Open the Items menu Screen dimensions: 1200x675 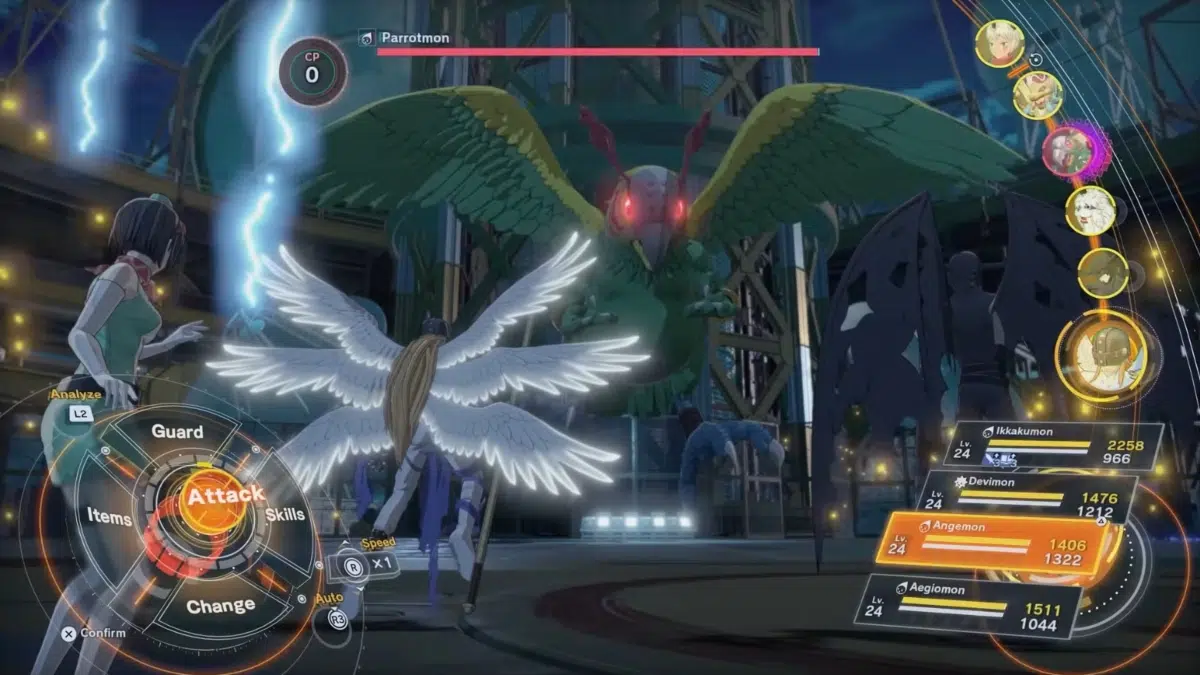pos(109,517)
